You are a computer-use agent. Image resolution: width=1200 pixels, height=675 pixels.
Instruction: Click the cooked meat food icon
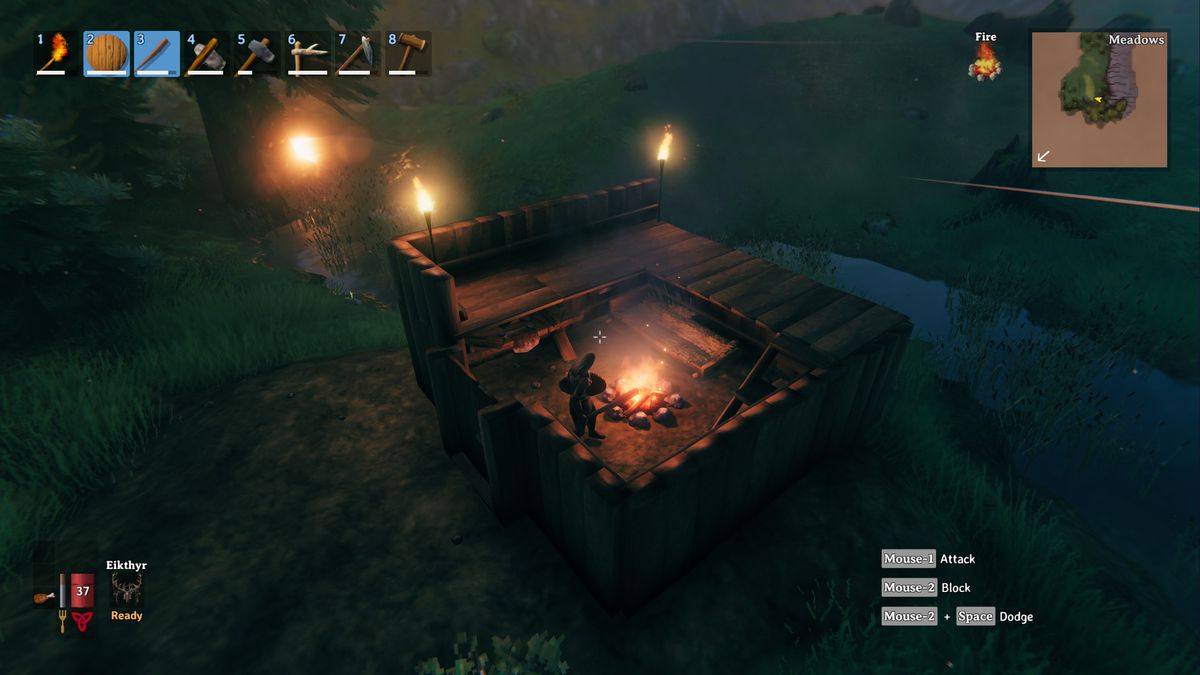pos(43,597)
